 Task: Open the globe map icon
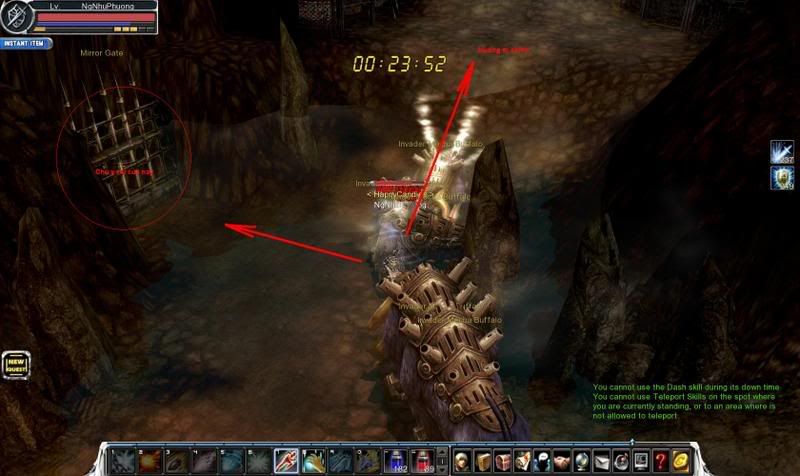pos(581,461)
